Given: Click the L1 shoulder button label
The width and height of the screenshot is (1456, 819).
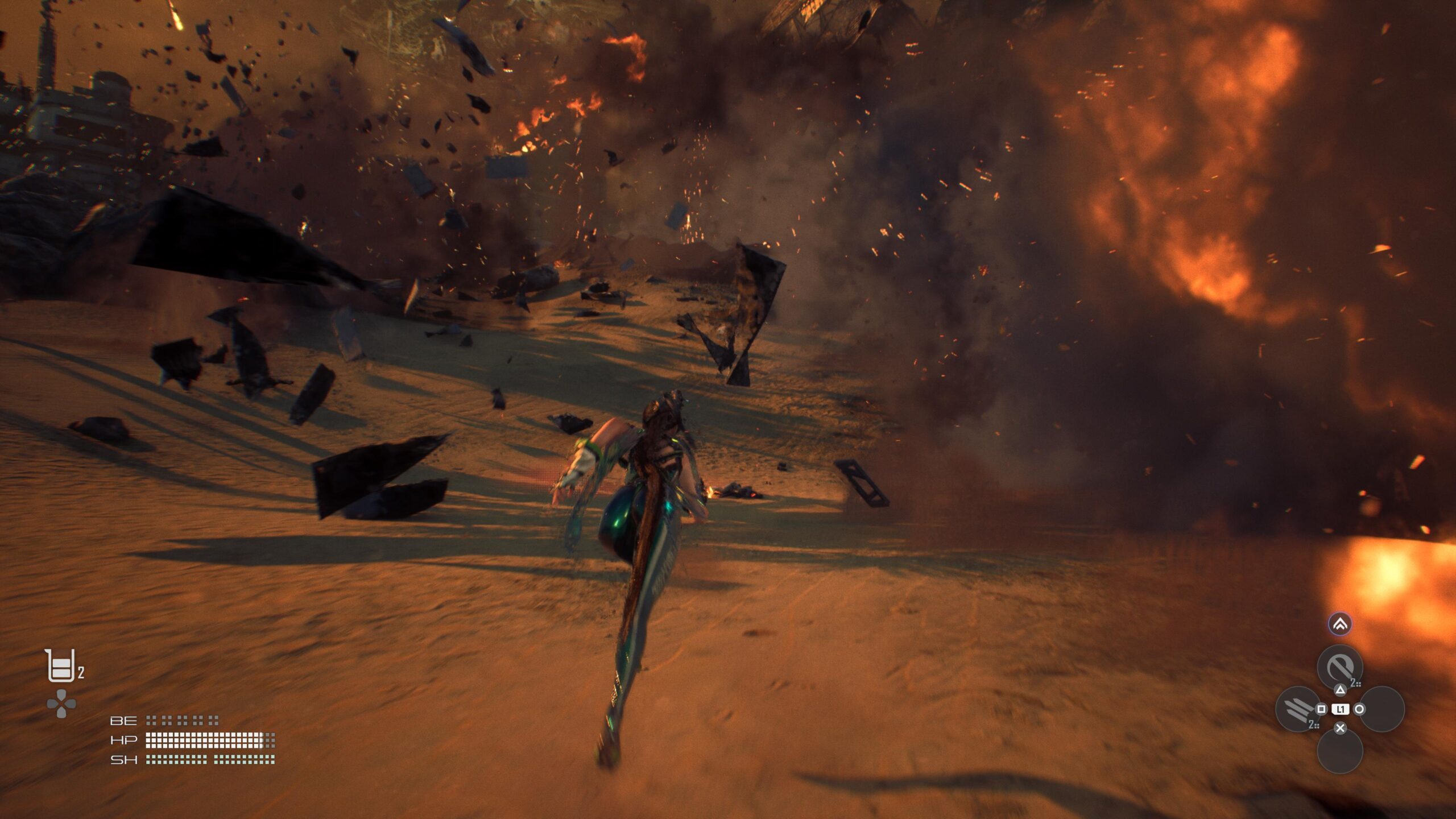Looking at the screenshot, I should point(1341,709).
